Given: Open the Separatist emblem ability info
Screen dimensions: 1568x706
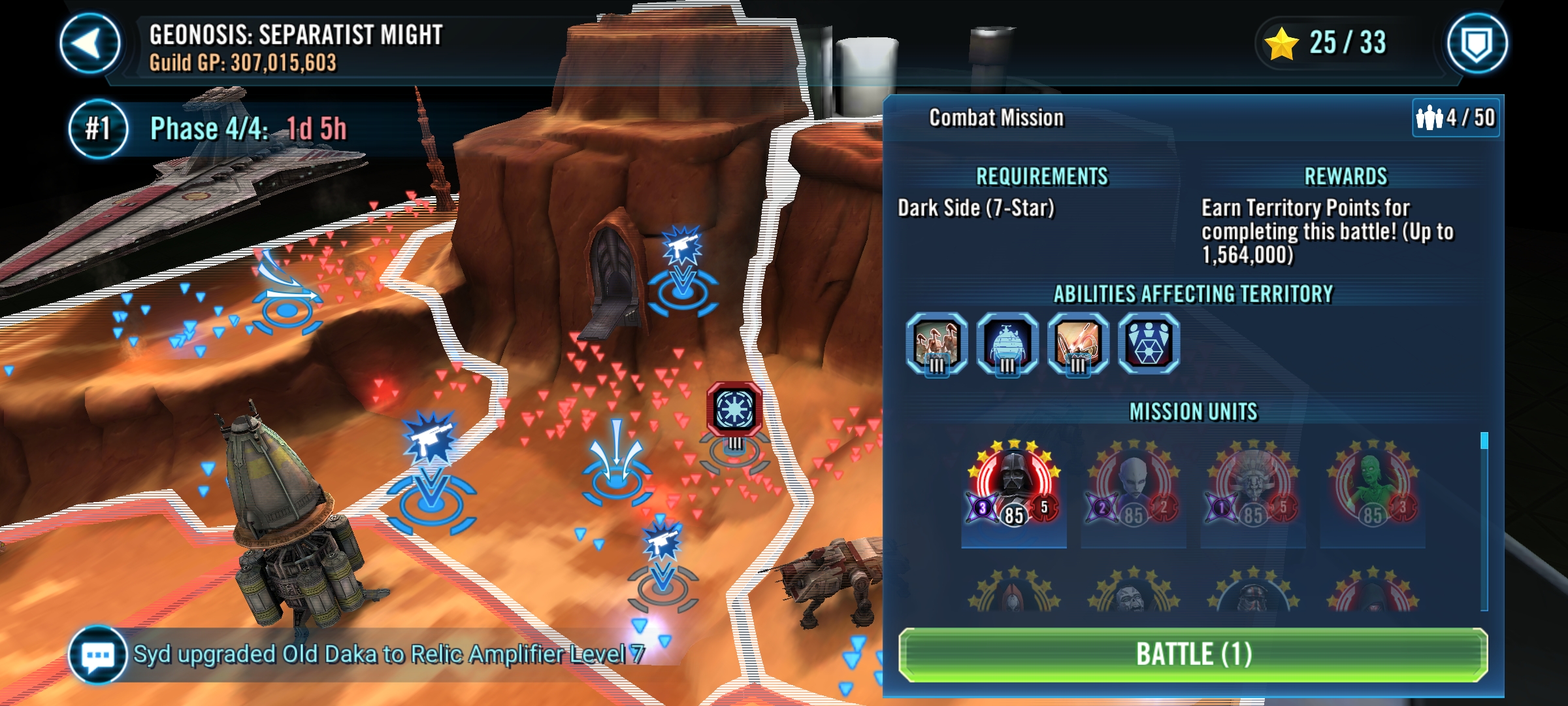Looking at the screenshot, I should tap(1149, 343).
